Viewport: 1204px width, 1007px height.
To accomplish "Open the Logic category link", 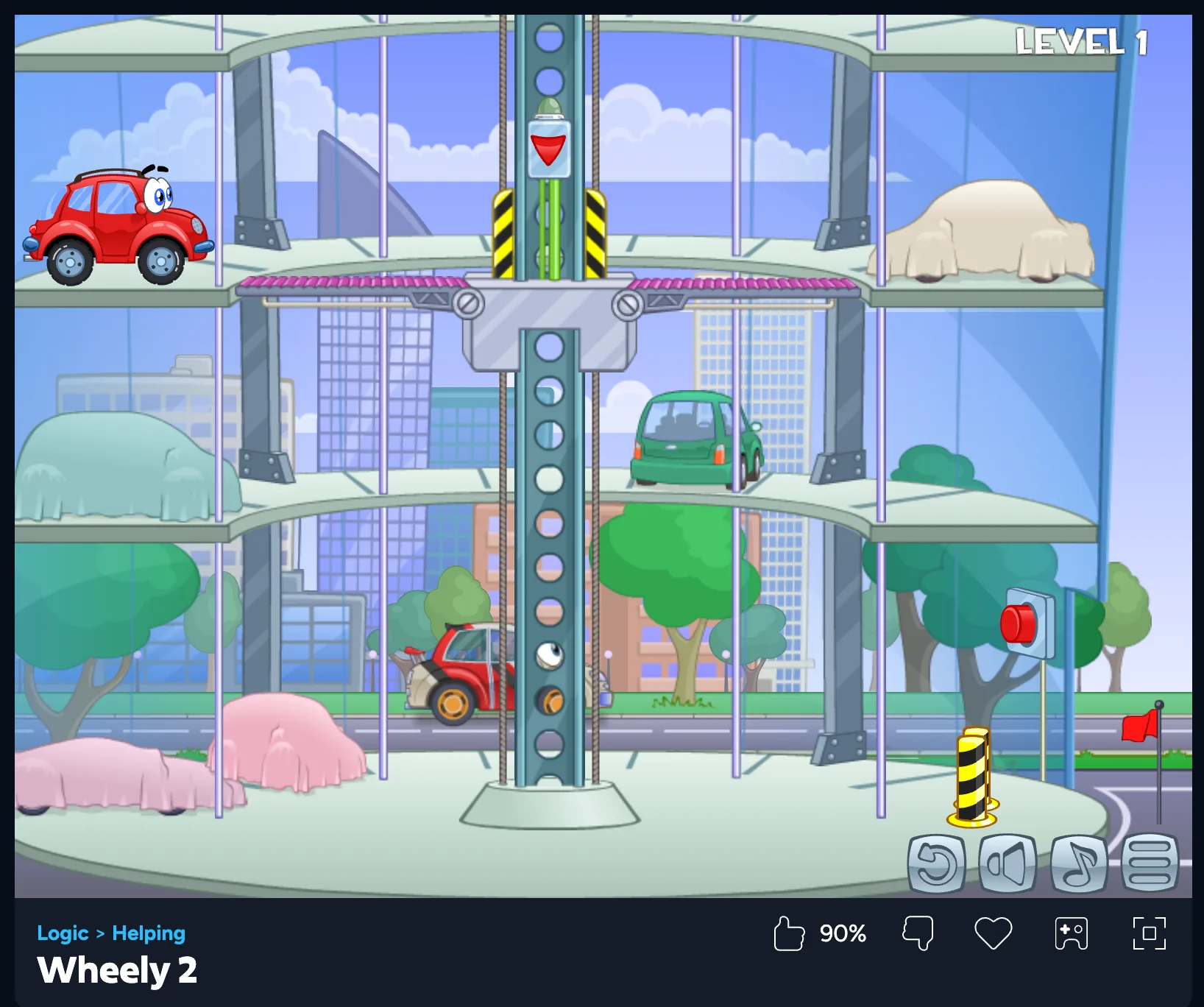I will click(63, 933).
